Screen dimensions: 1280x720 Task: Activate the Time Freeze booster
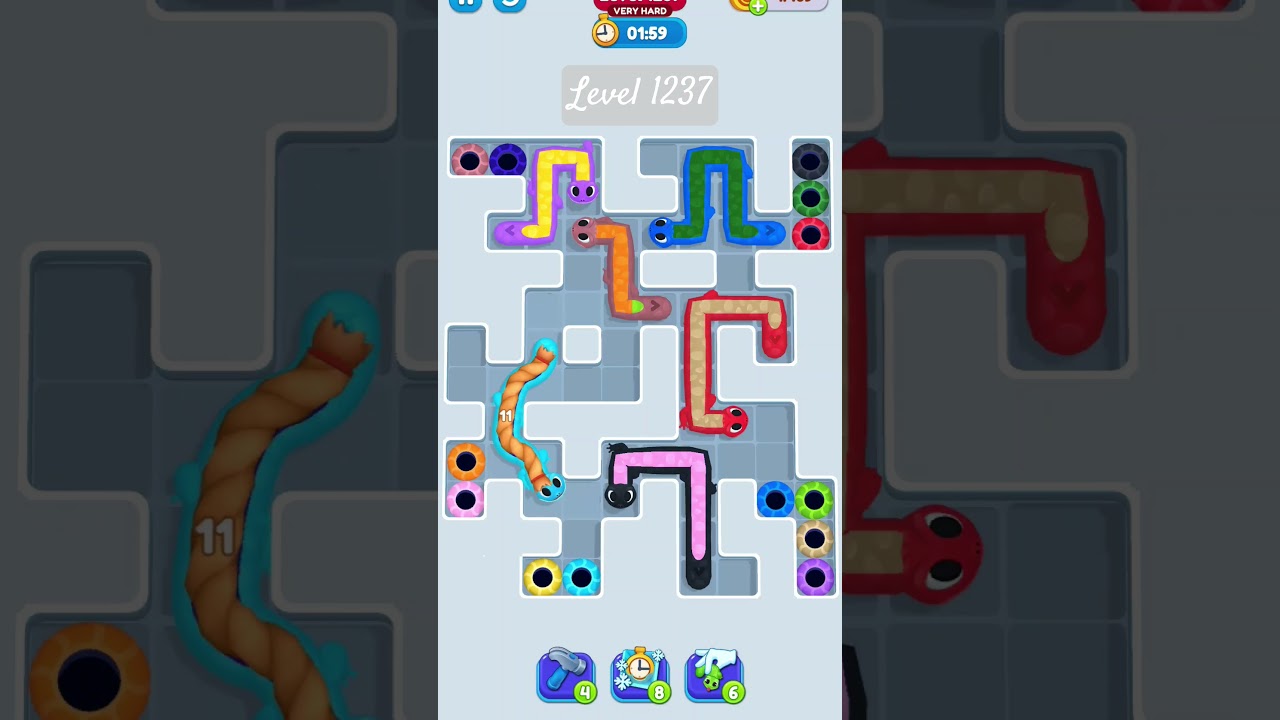click(x=640, y=675)
